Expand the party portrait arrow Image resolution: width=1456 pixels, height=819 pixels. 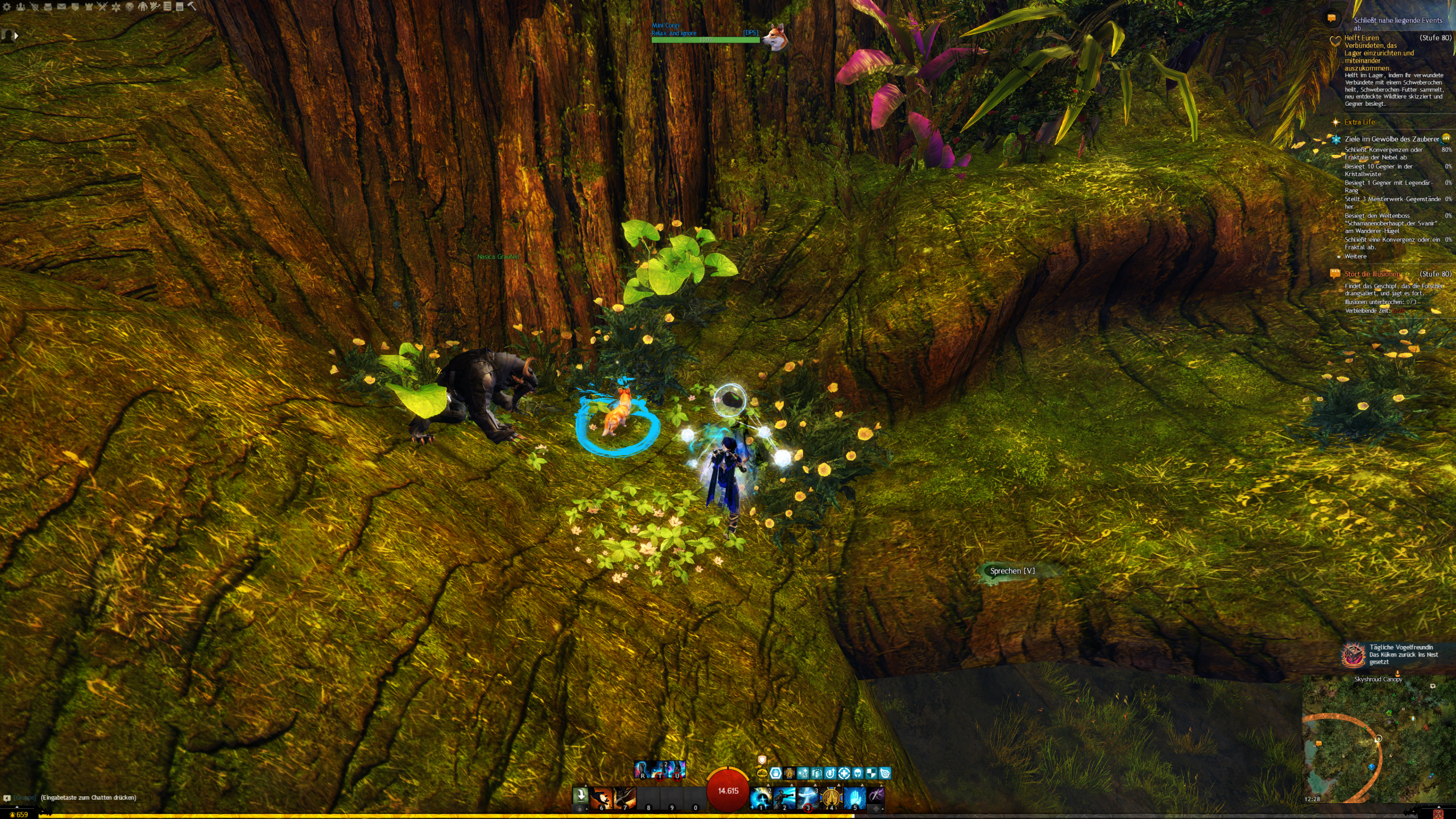point(16,35)
